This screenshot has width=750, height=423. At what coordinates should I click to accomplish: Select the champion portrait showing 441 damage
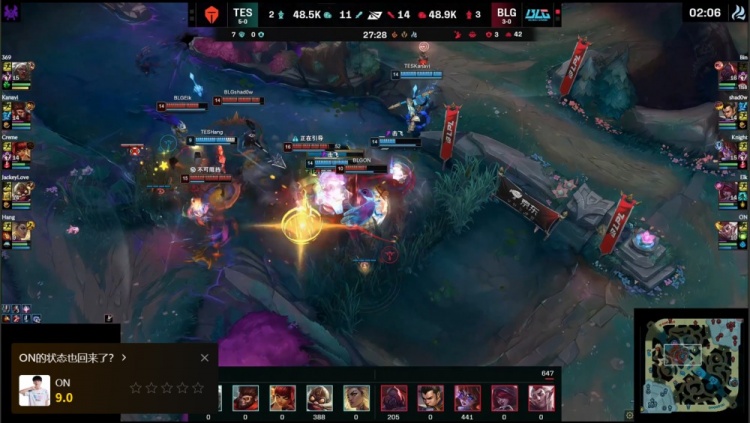coord(468,397)
